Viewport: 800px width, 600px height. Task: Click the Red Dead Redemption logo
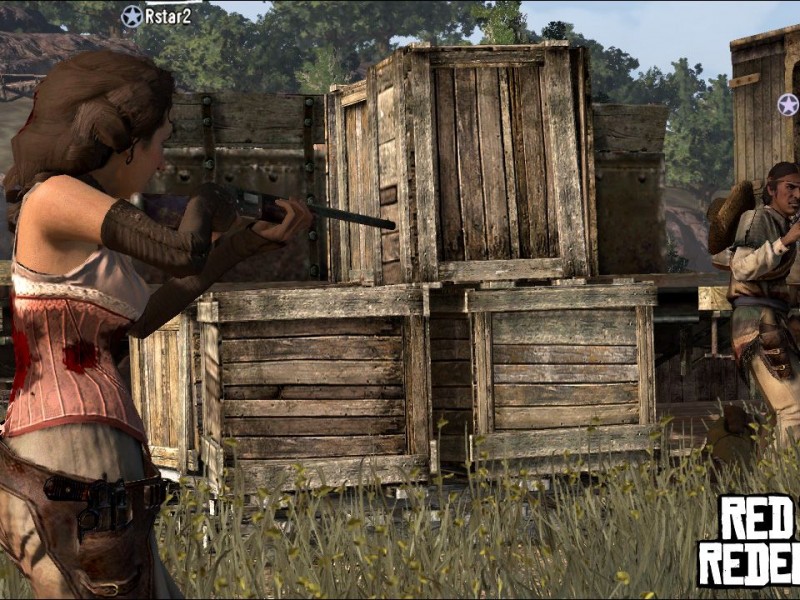click(x=749, y=541)
